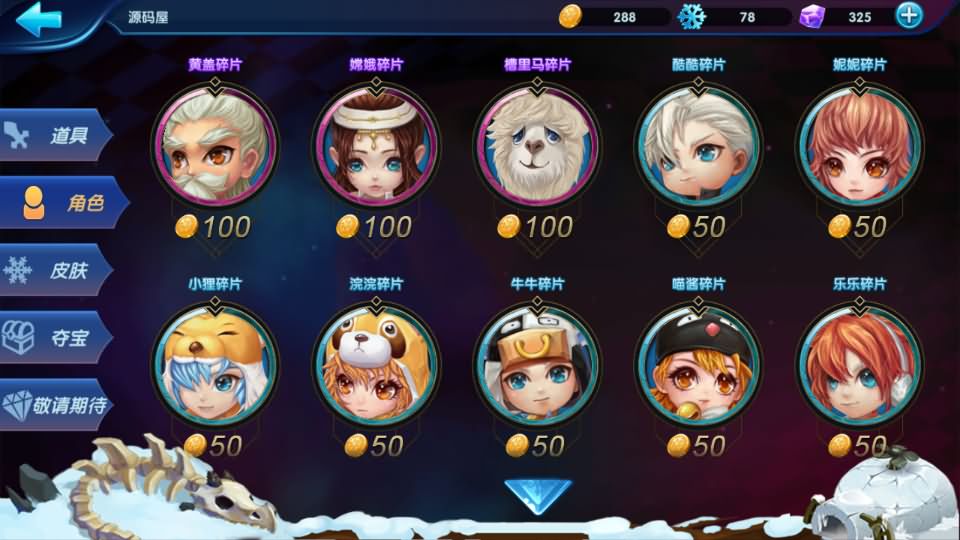Pick the 浣浣碎片 character fragment
Screen dimensions: 960x540
pos(376,366)
